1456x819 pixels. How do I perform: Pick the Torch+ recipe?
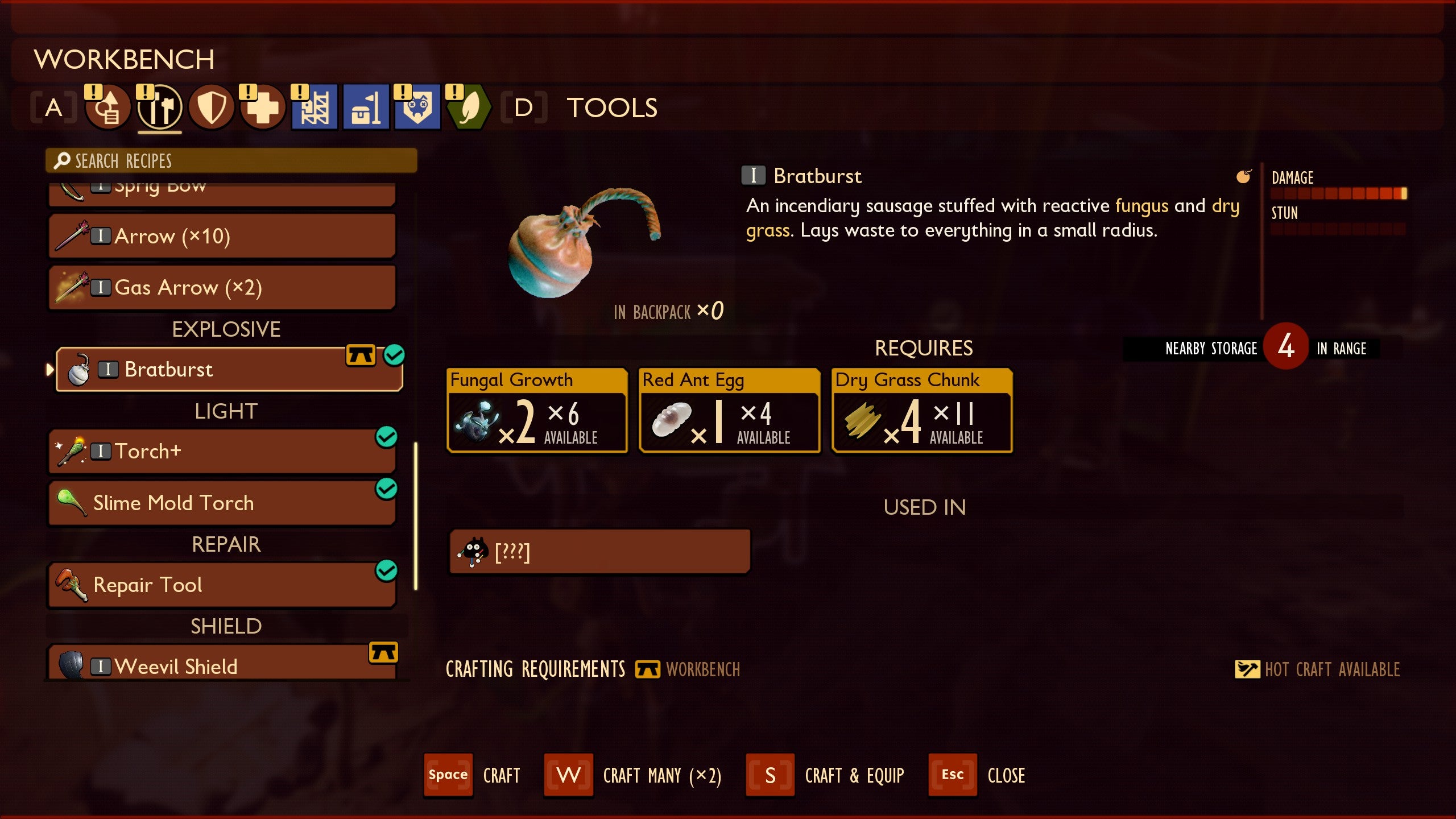[222, 452]
